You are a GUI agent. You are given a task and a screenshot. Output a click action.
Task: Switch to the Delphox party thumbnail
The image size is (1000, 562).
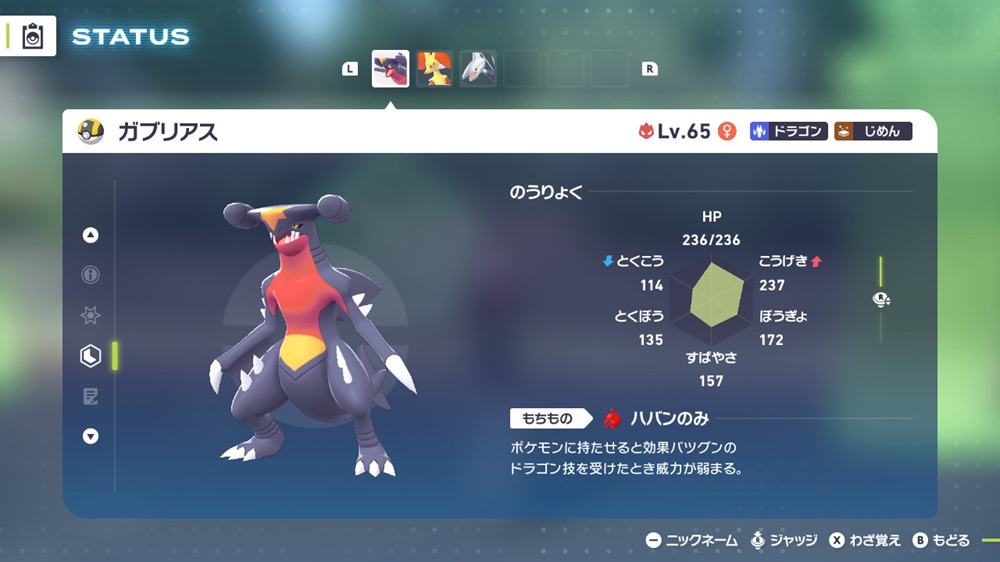coord(434,69)
